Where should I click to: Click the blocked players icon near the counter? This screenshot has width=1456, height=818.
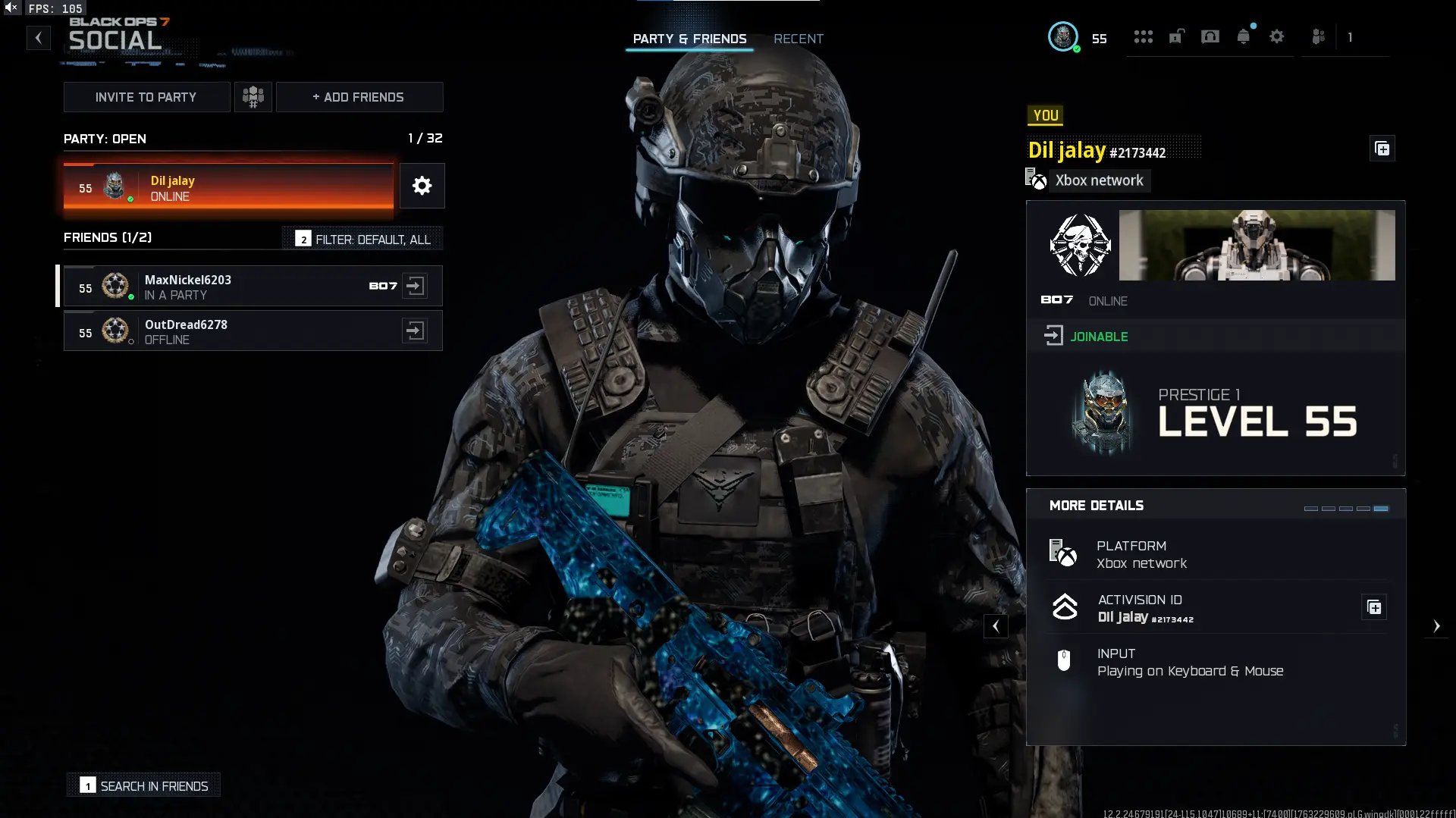click(1318, 36)
